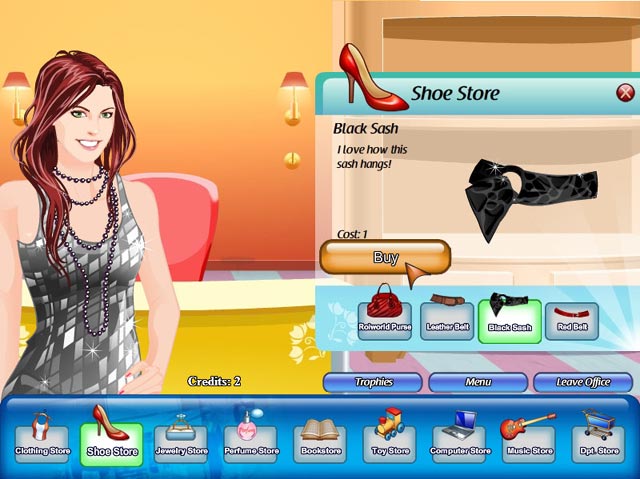The image size is (640, 479).
Task: Go to the Dpt. Store
Action: point(597,439)
